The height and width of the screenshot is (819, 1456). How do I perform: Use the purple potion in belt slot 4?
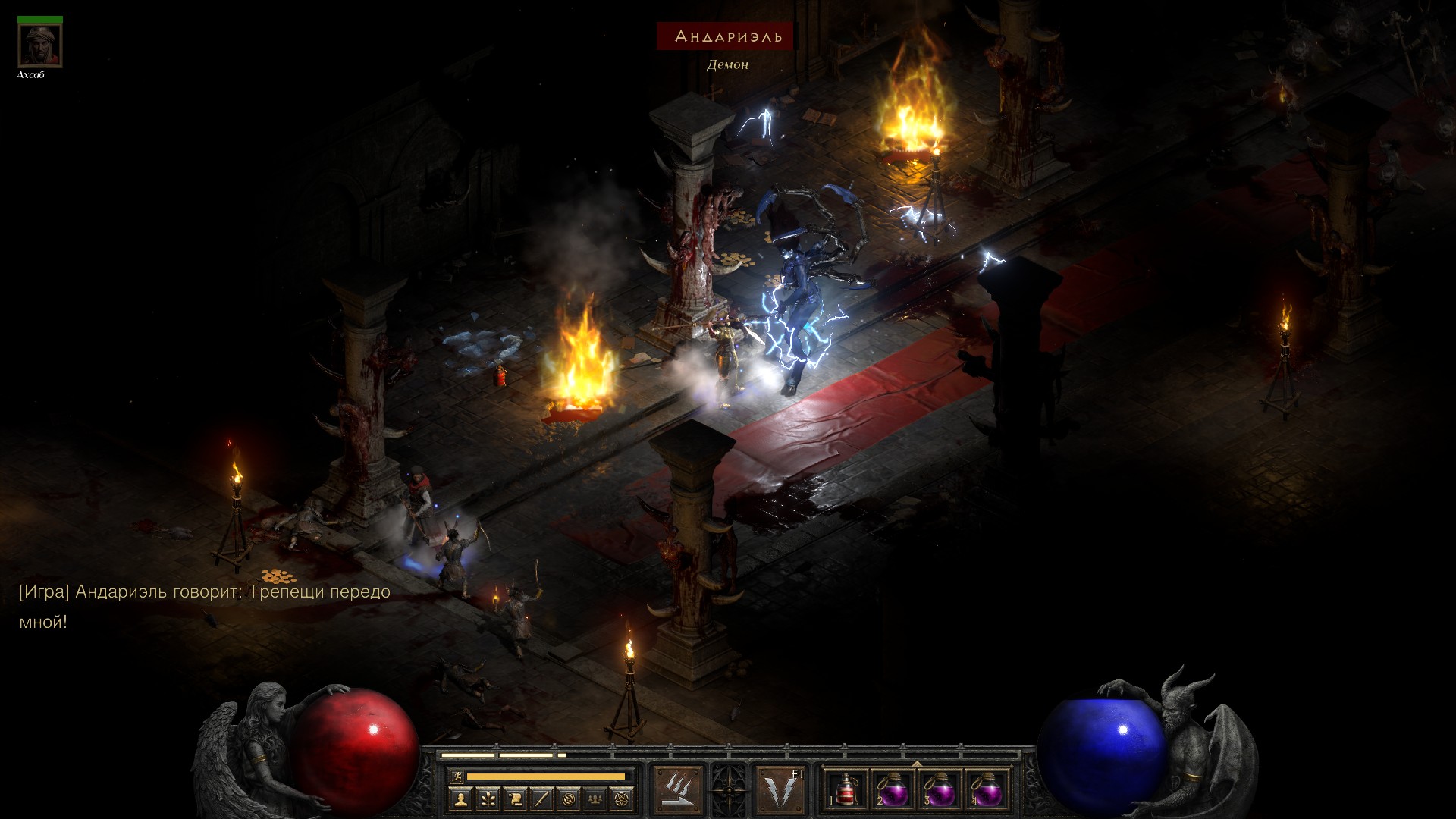tap(986, 790)
